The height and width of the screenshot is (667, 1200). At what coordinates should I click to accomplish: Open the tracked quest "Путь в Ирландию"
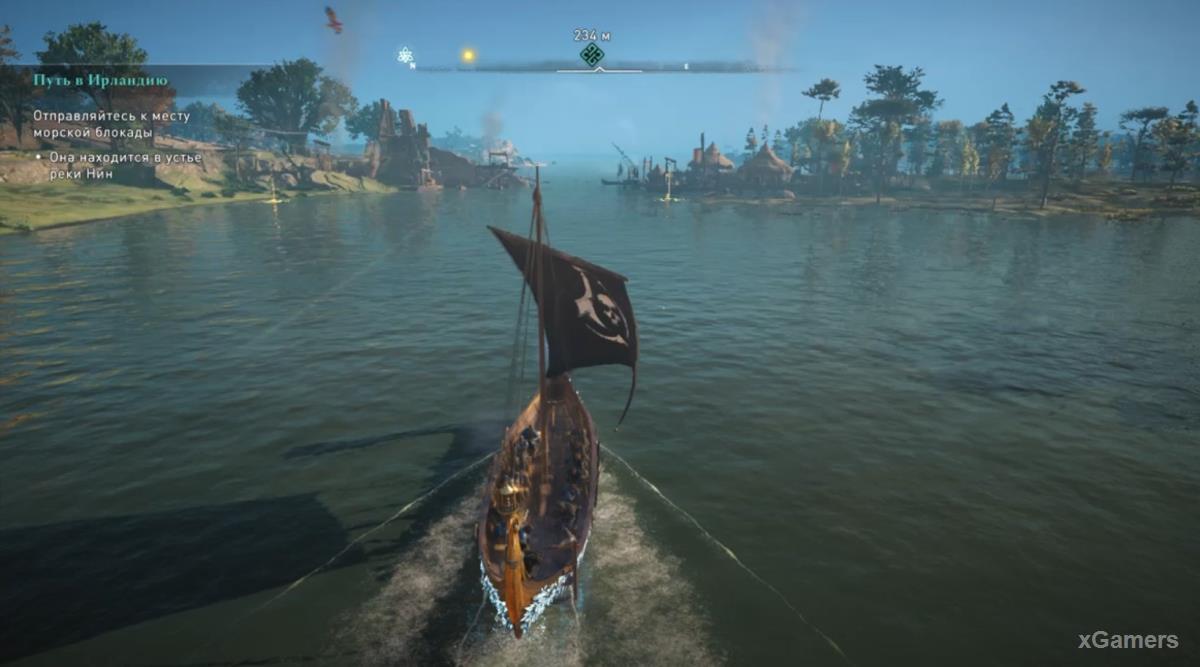pyautogui.click(x=100, y=80)
